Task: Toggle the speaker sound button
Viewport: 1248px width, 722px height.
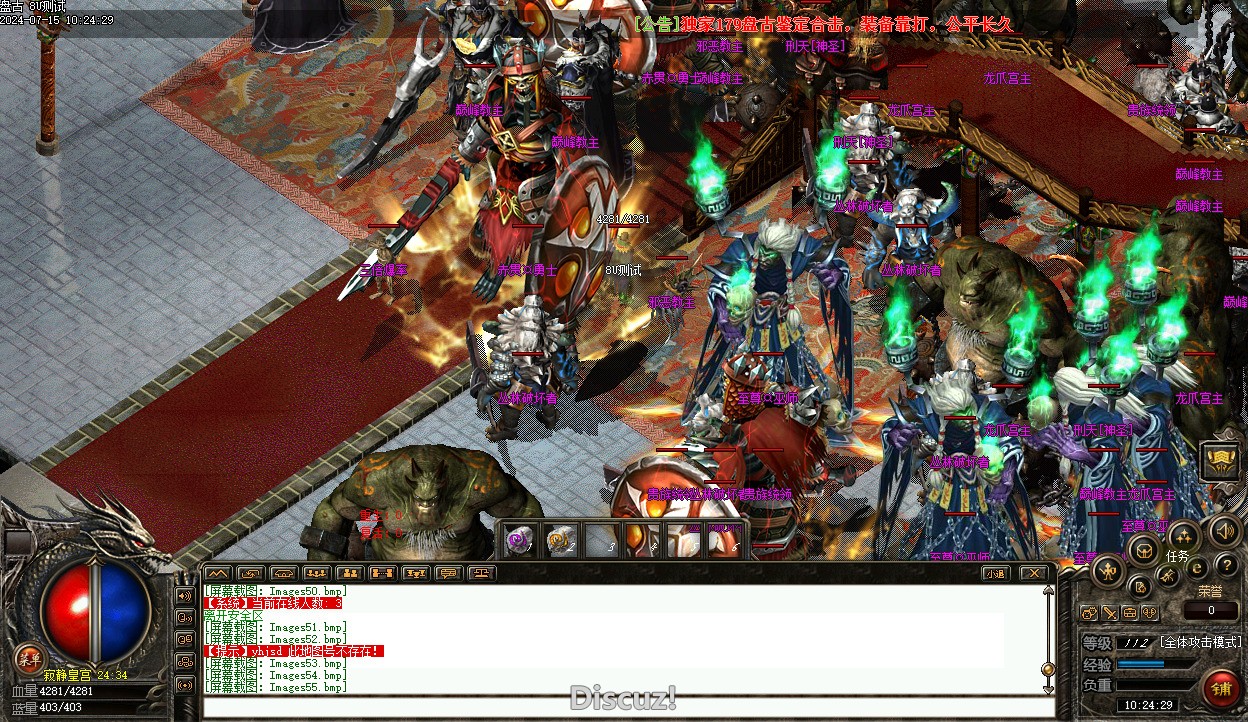Action: pyautogui.click(x=1223, y=530)
